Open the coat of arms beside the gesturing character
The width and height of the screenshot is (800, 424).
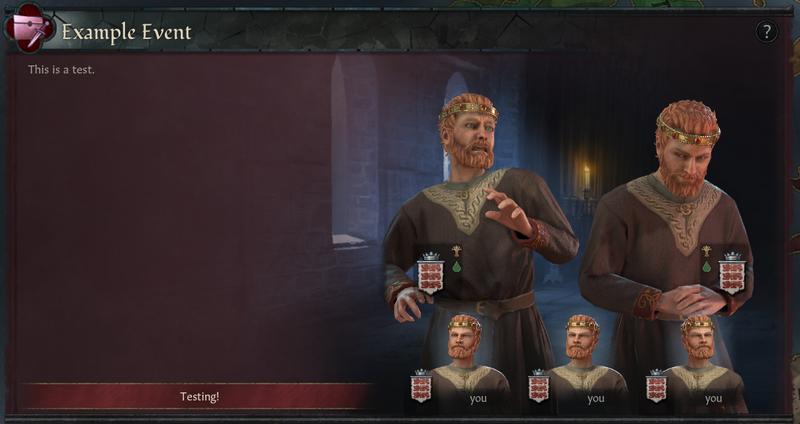[x=431, y=273]
